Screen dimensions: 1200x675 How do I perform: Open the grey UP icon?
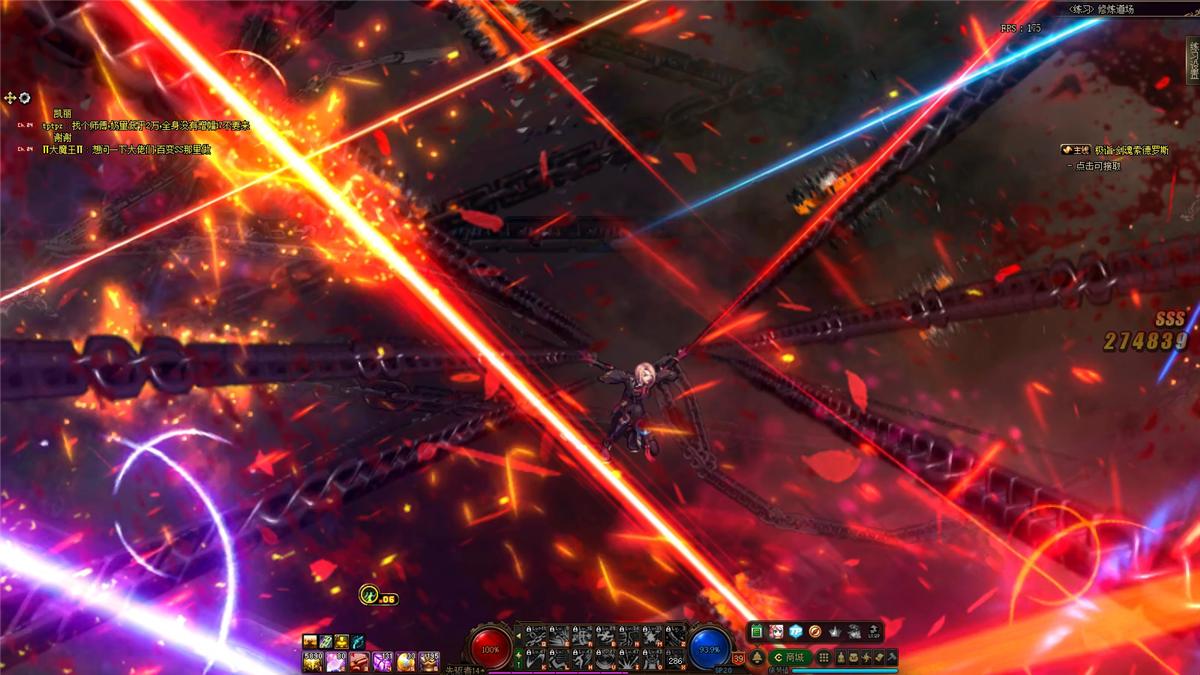(x=874, y=632)
